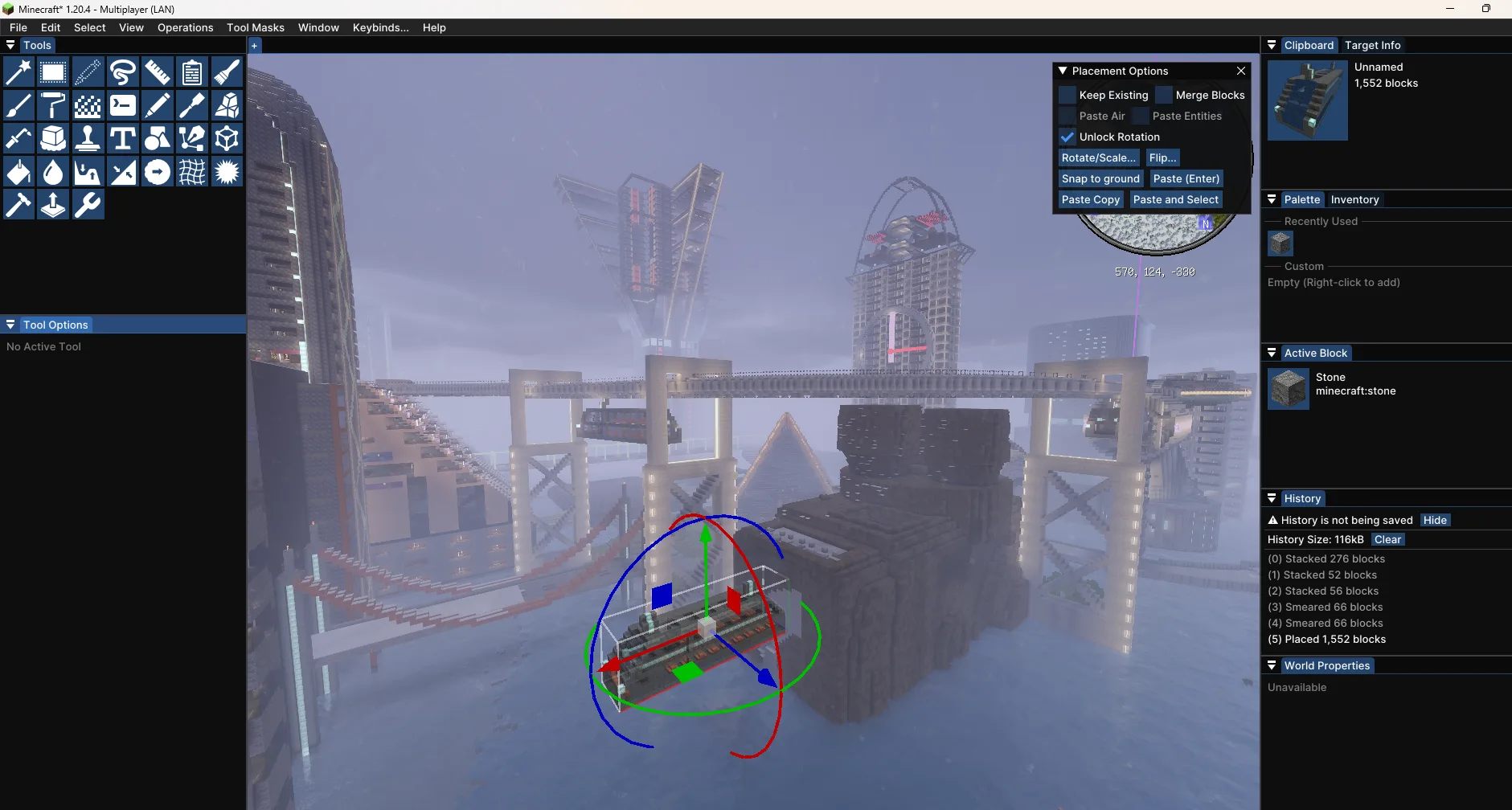This screenshot has width=1512, height=810.
Task: Enable the Keep Existing option
Action: (x=1067, y=95)
